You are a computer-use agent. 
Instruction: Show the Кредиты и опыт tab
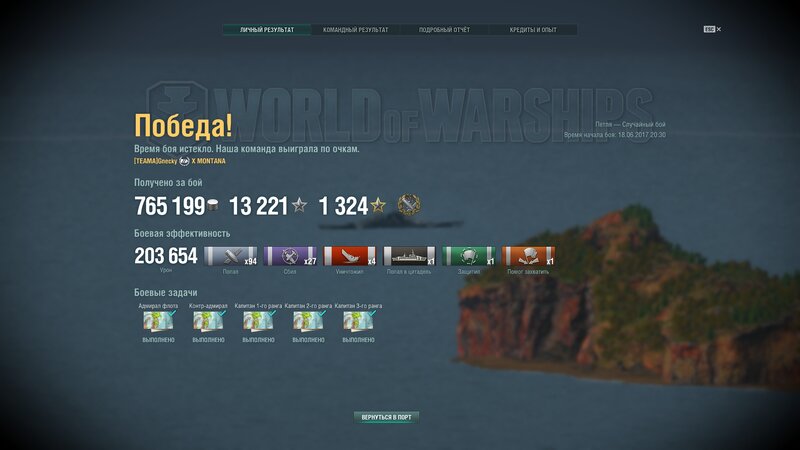(533, 30)
